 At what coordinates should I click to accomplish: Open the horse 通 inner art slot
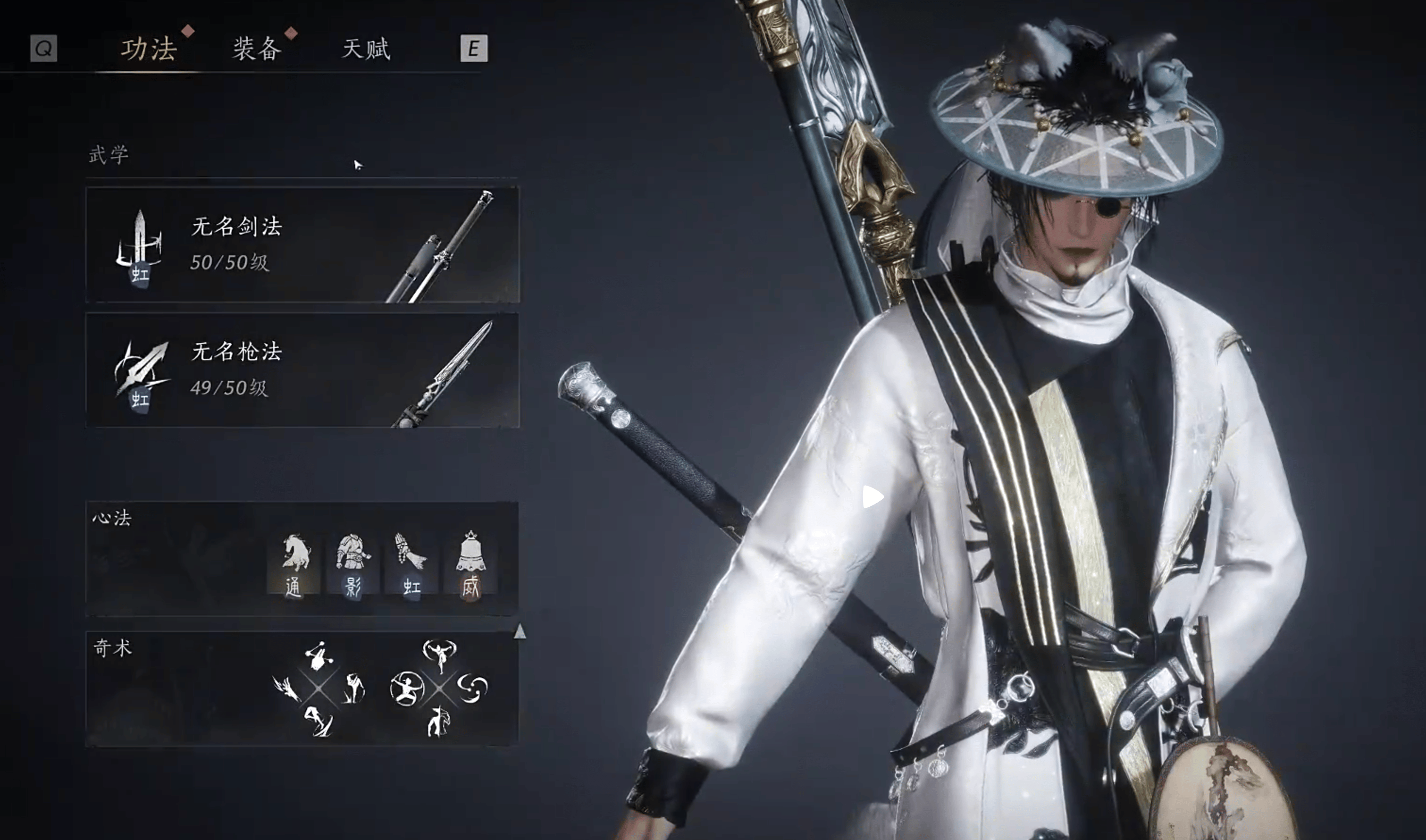tap(294, 564)
